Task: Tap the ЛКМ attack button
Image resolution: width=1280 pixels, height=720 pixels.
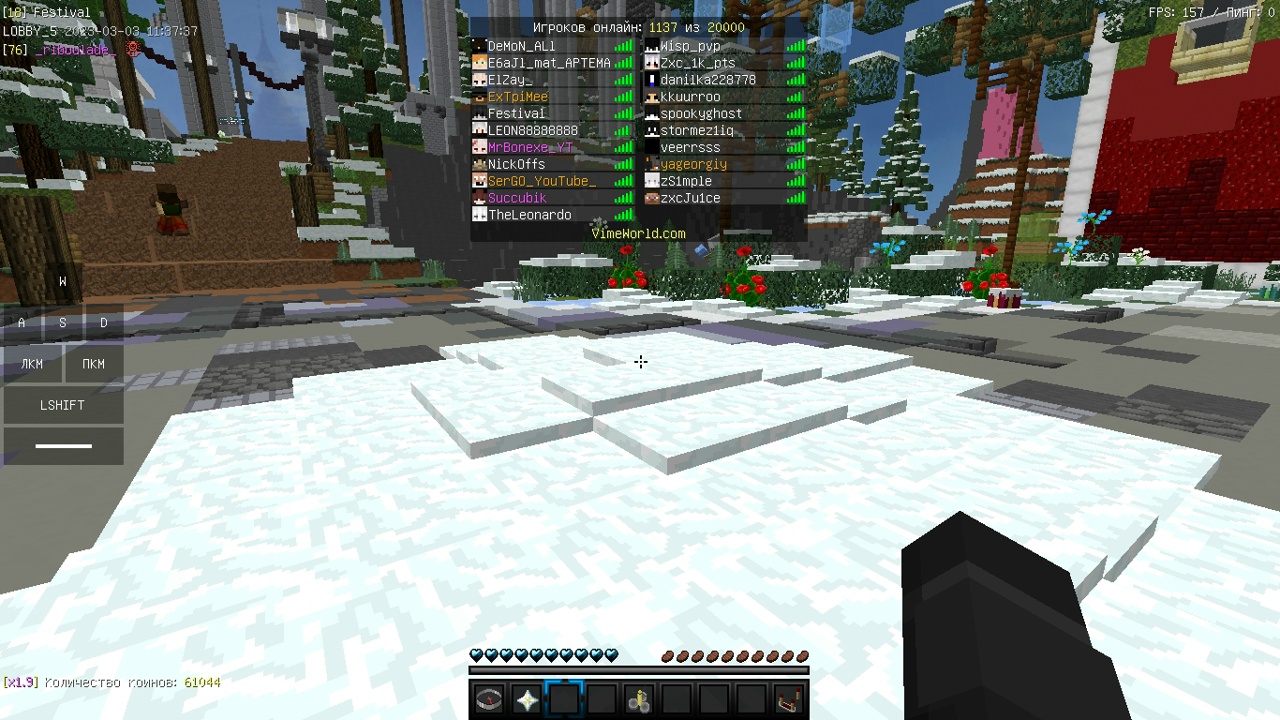Action: [x=31, y=363]
